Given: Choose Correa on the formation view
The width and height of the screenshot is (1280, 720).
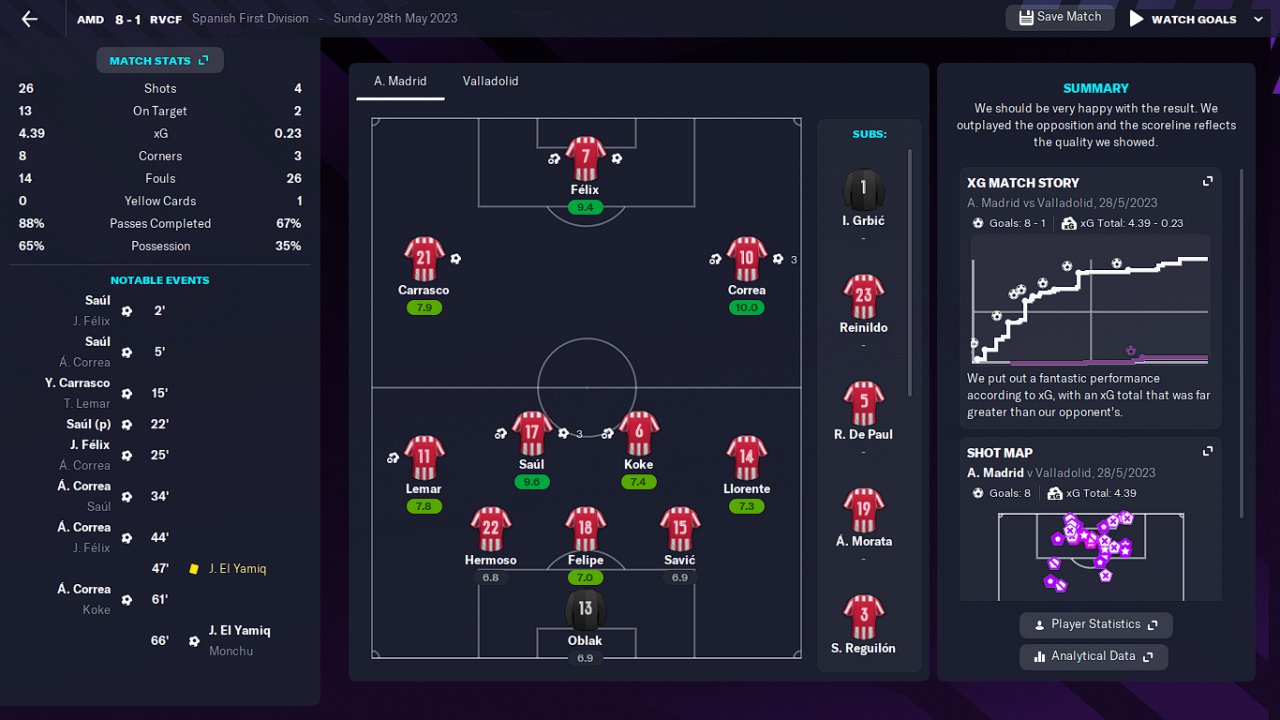Looking at the screenshot, I should (746, 260).
